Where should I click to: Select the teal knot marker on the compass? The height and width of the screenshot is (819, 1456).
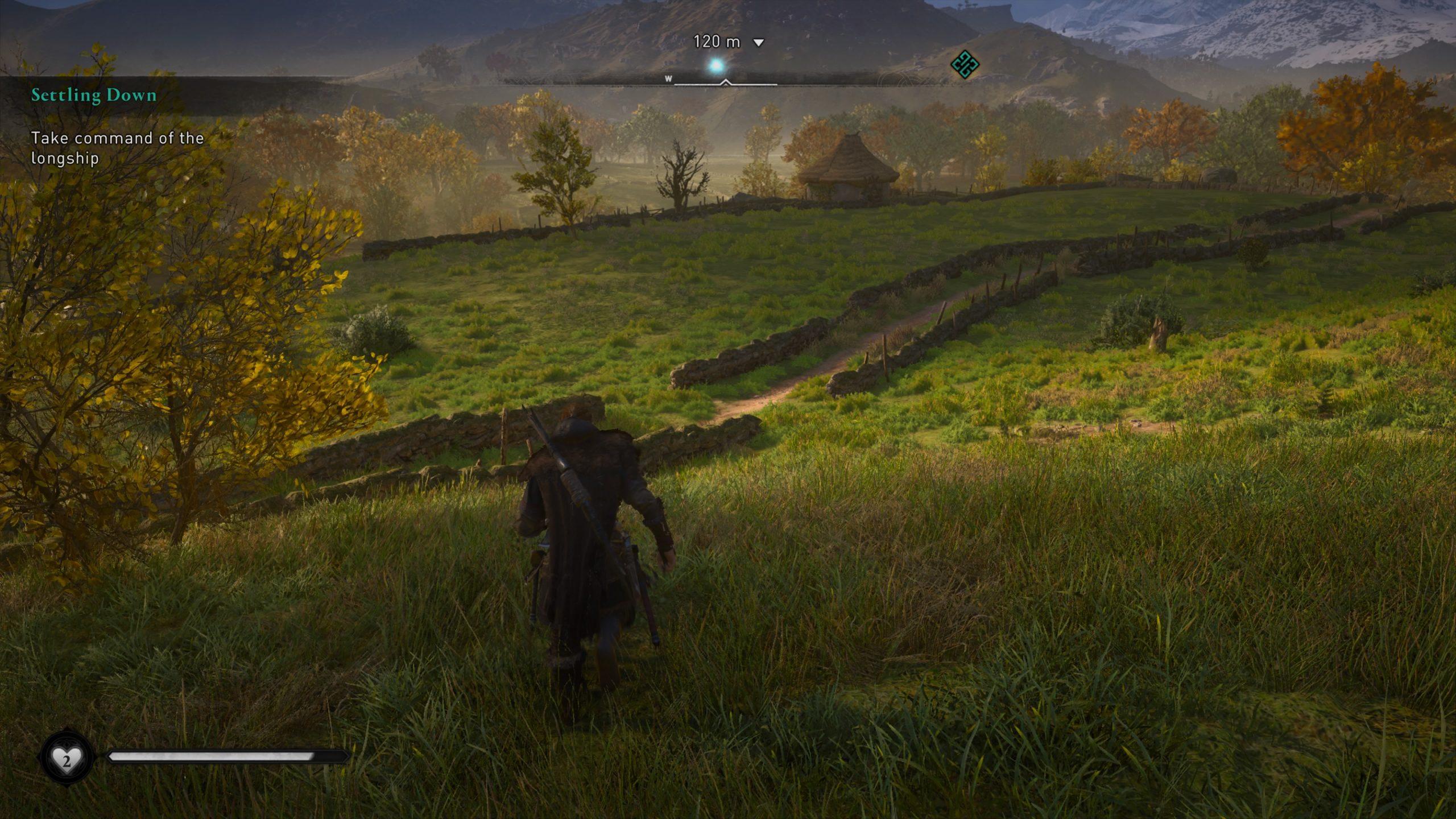point(965,64)
